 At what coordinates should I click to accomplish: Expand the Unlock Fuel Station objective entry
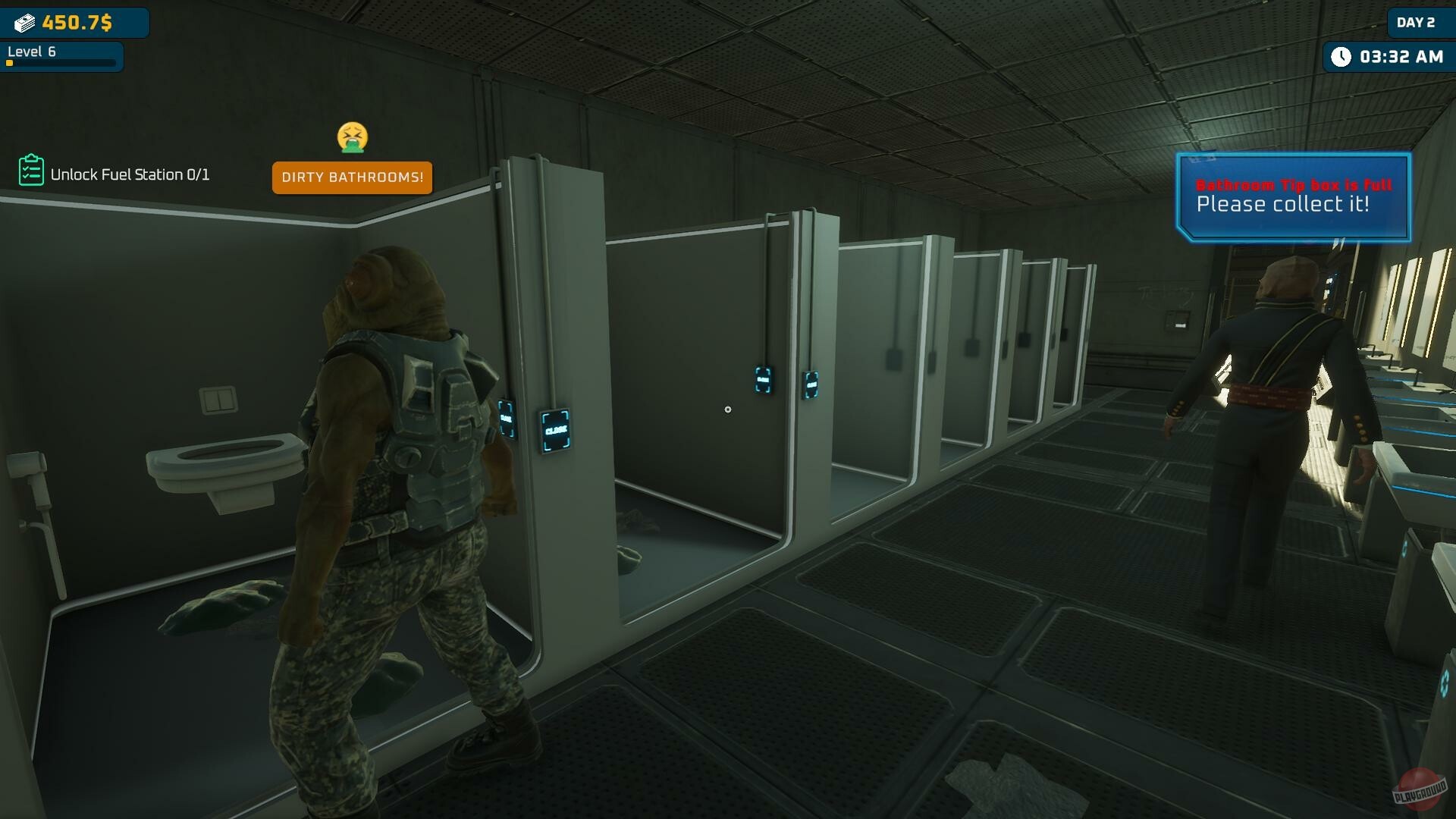click(130, 174)
